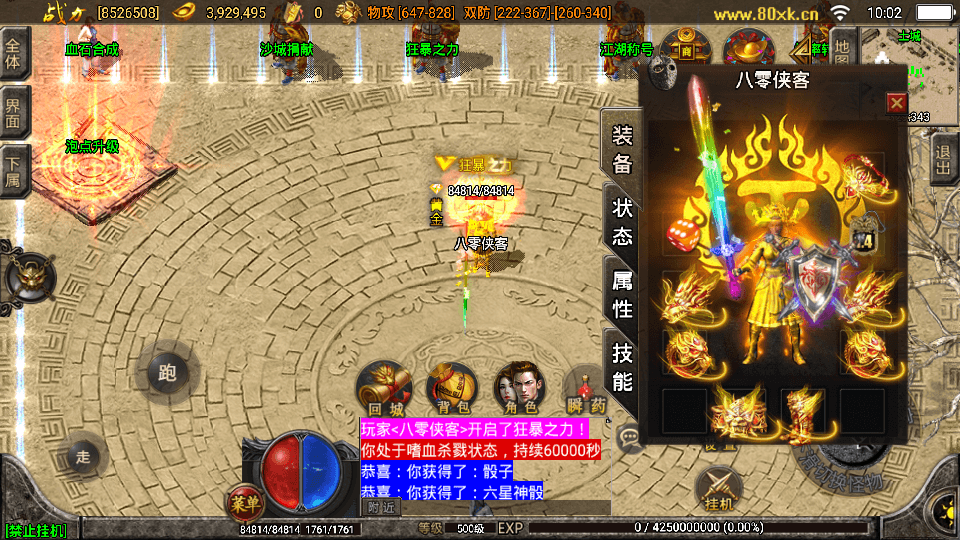Open the 界面 interface side tab
Image resolution: width=960 pixels, height=540 pixels.
pos(14,113)
